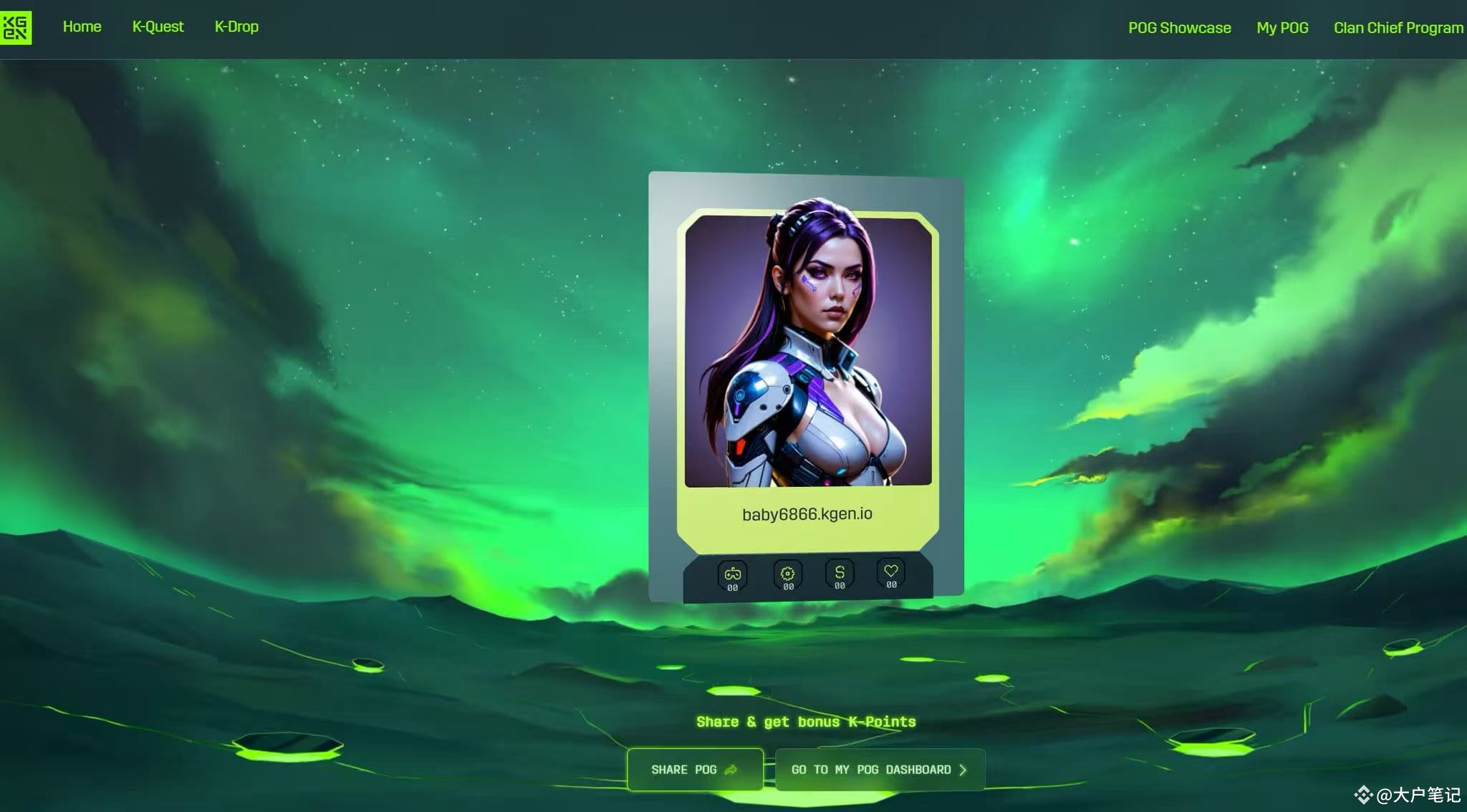Select the K-Quest navigation item
1467x812 pixels.
pos(158,26)
